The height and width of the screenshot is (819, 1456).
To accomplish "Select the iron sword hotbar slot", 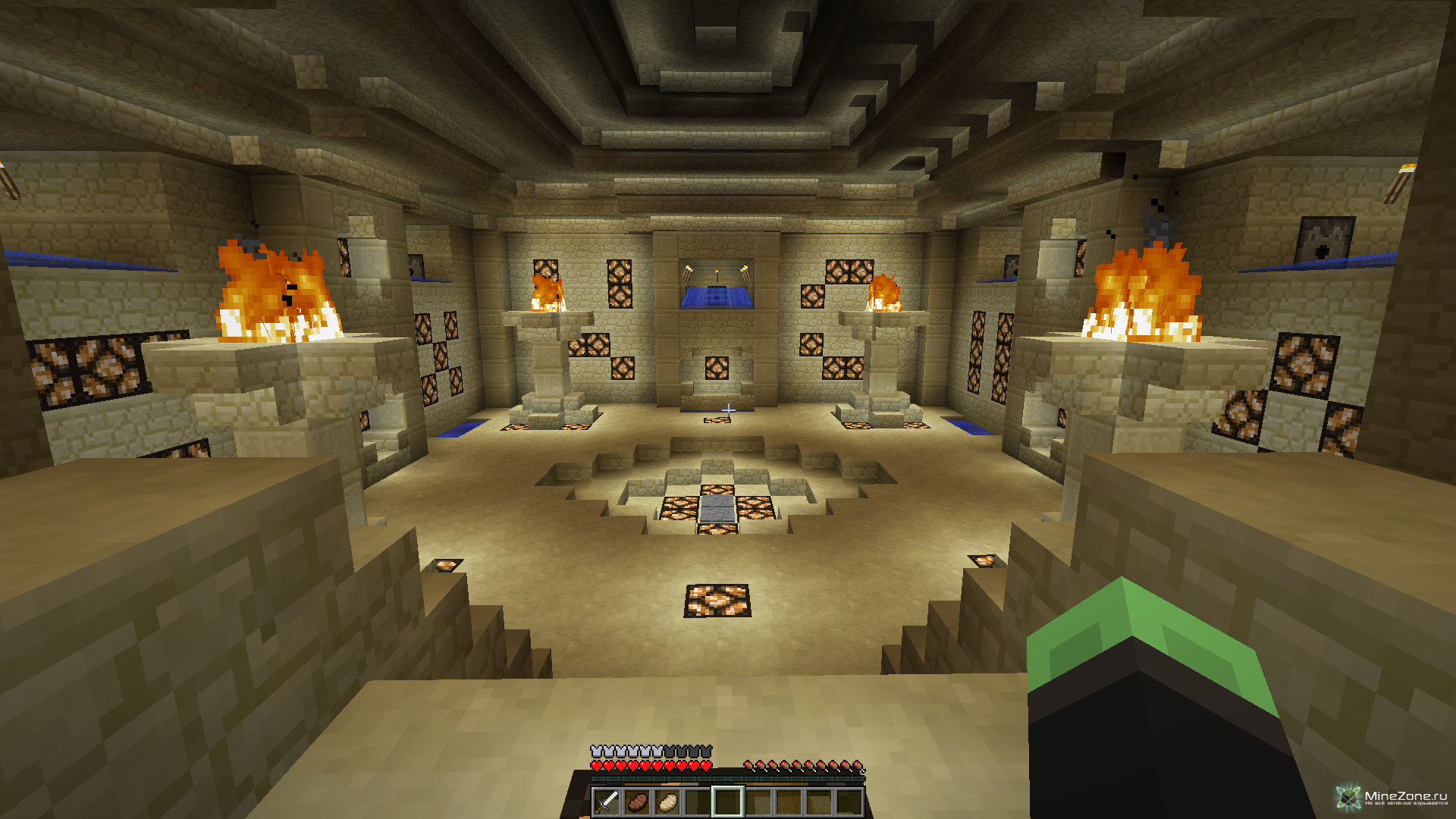I will click(607, 802).
